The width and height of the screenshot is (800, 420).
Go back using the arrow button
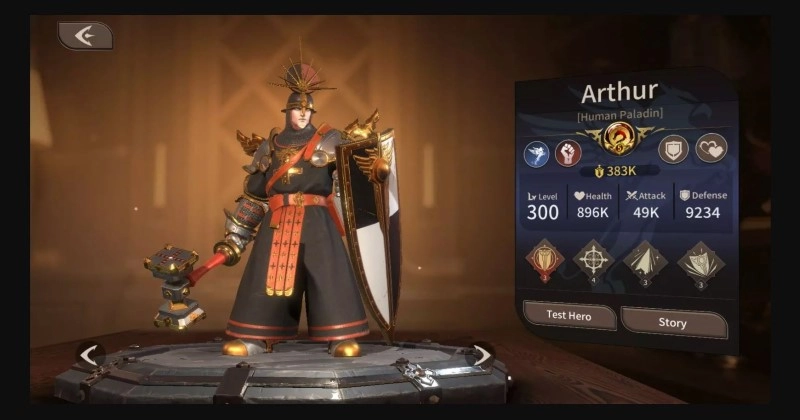[84, 36]
